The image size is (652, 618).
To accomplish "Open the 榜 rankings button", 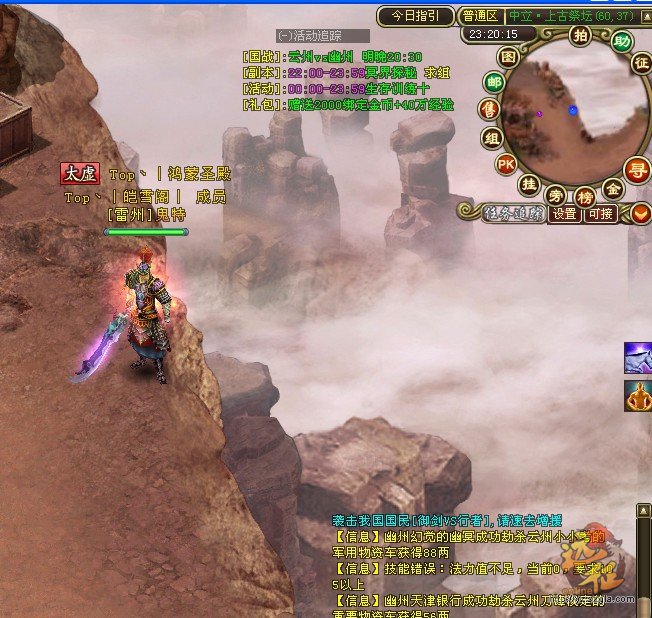I will coord(585,197).
